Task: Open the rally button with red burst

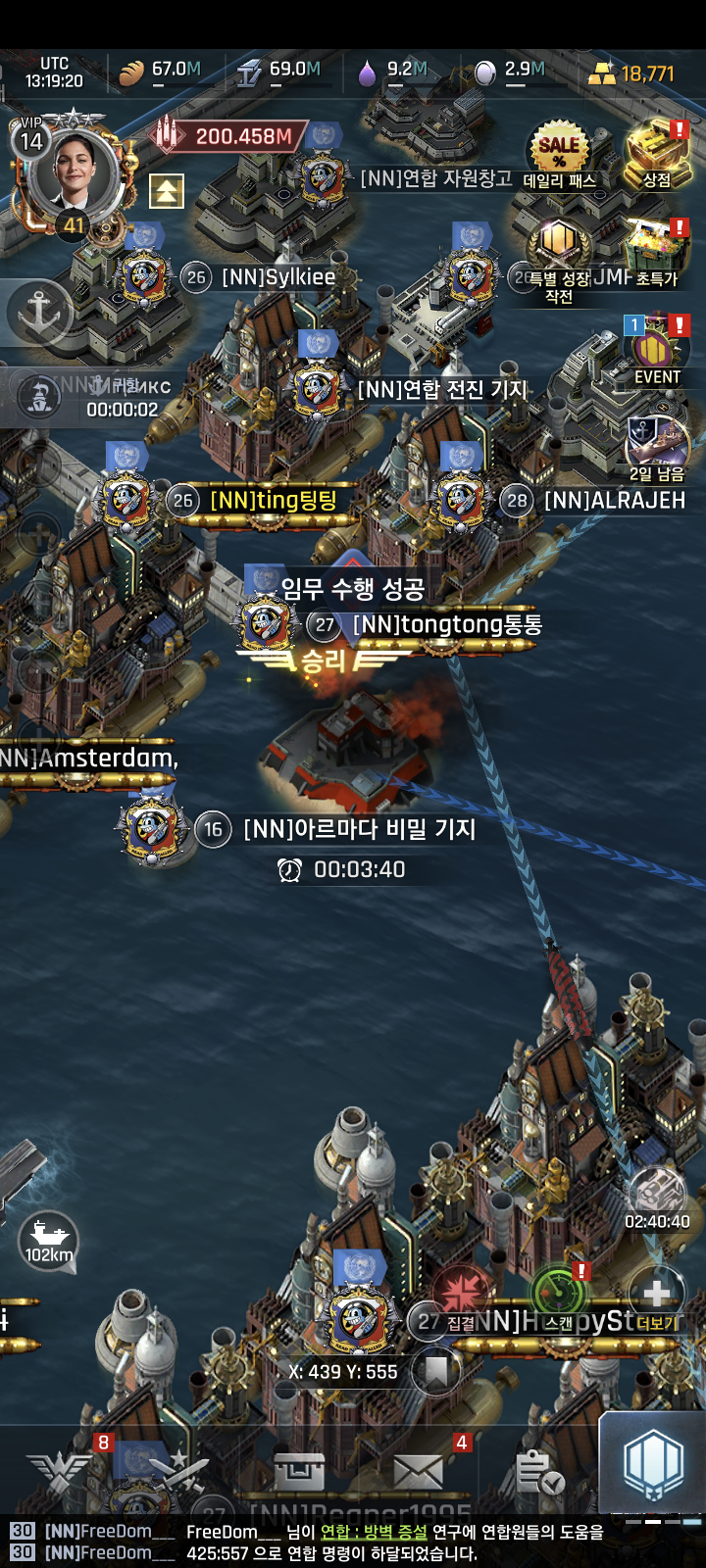Action: tap(461, 1294)
